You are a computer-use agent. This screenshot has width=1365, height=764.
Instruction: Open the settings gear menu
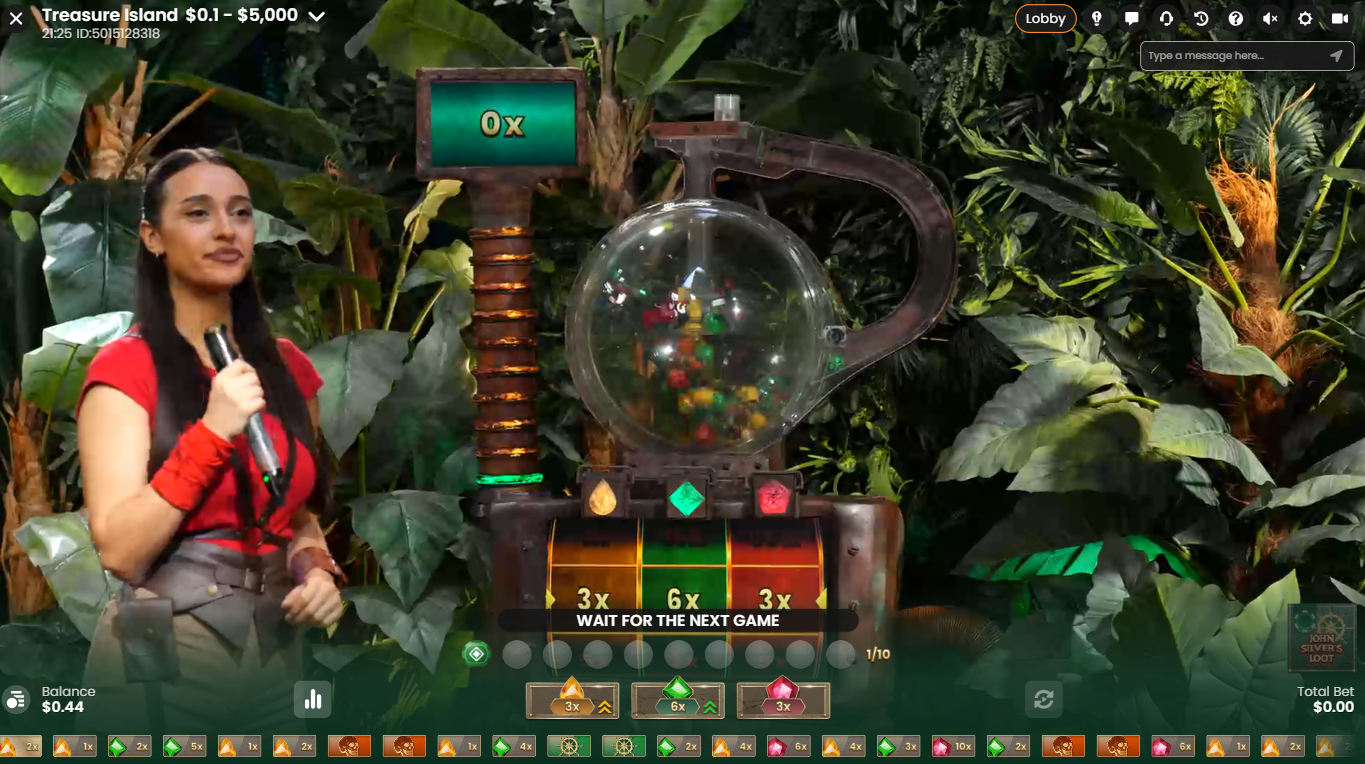(x=1305, y=18)
